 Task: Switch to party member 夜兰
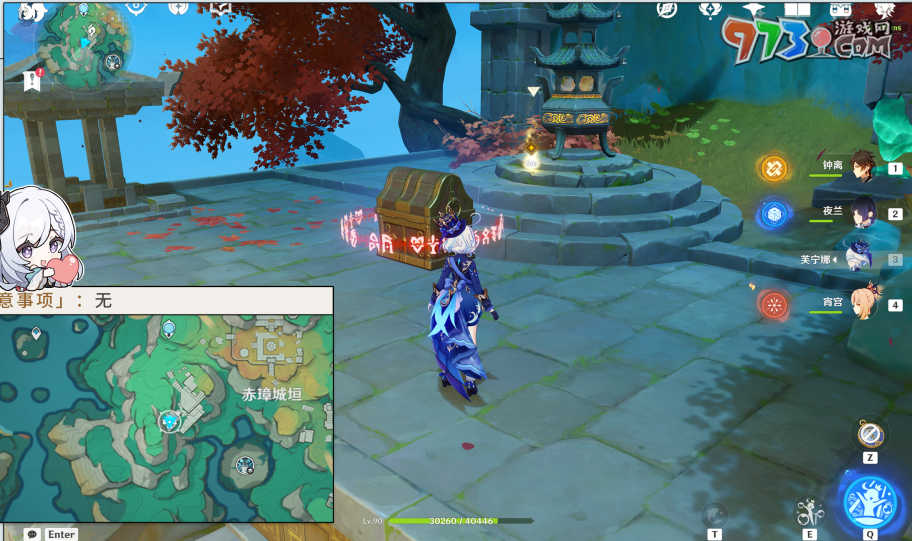click(x=862, y=212)
